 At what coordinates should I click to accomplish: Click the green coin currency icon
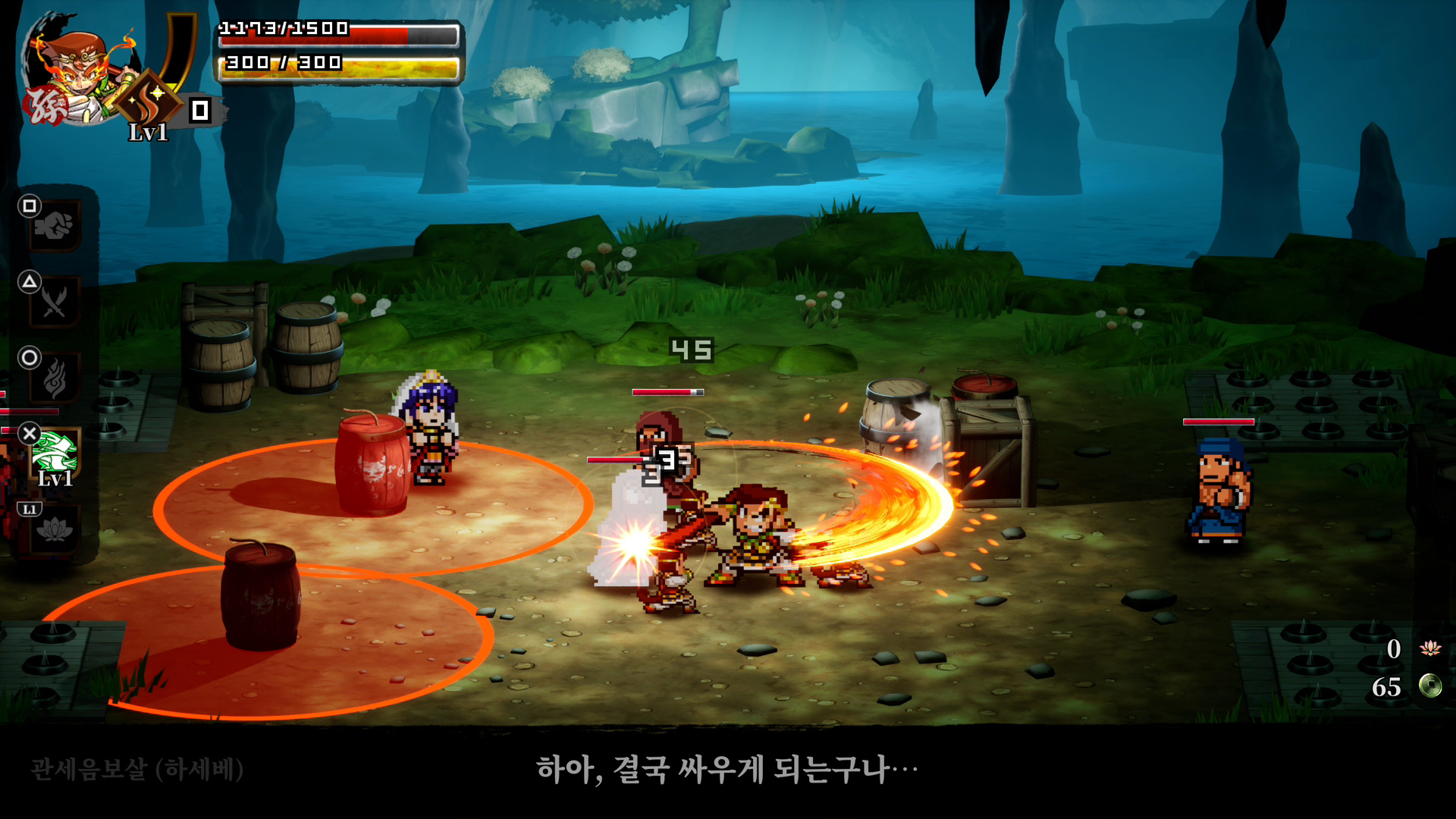[x=1430, y=686]
